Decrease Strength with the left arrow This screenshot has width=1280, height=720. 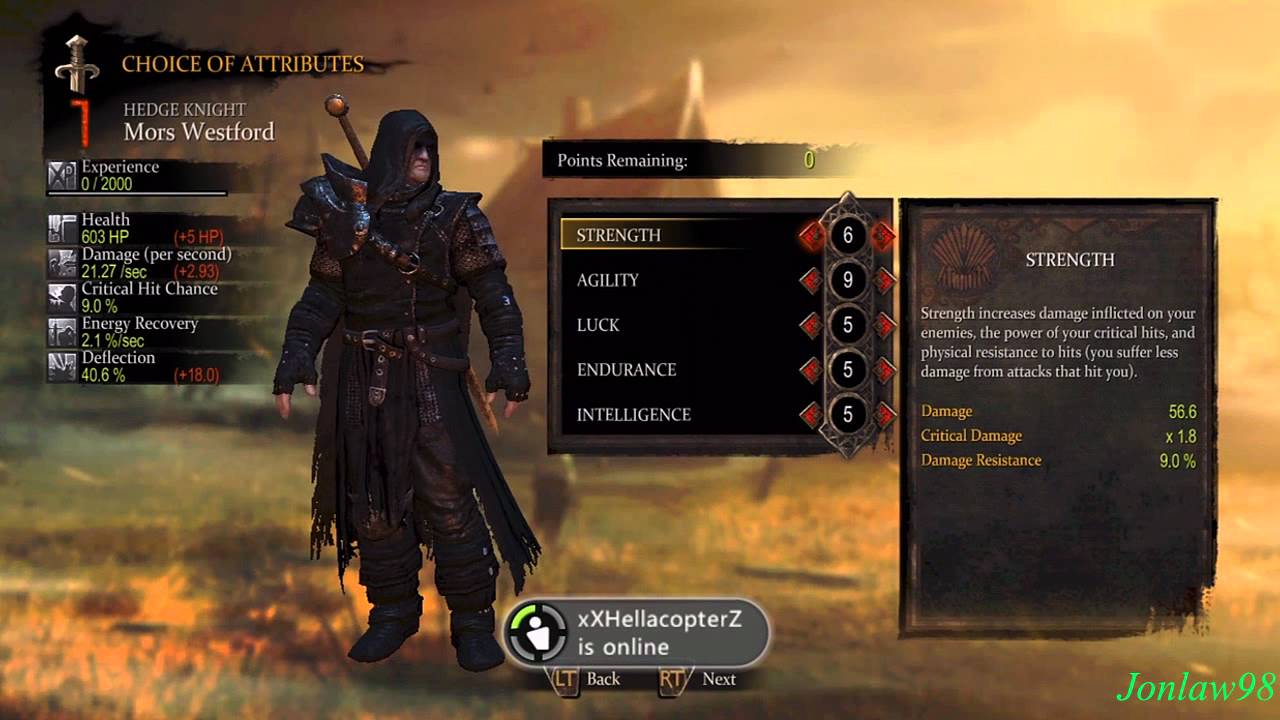(x=811, y=236)
